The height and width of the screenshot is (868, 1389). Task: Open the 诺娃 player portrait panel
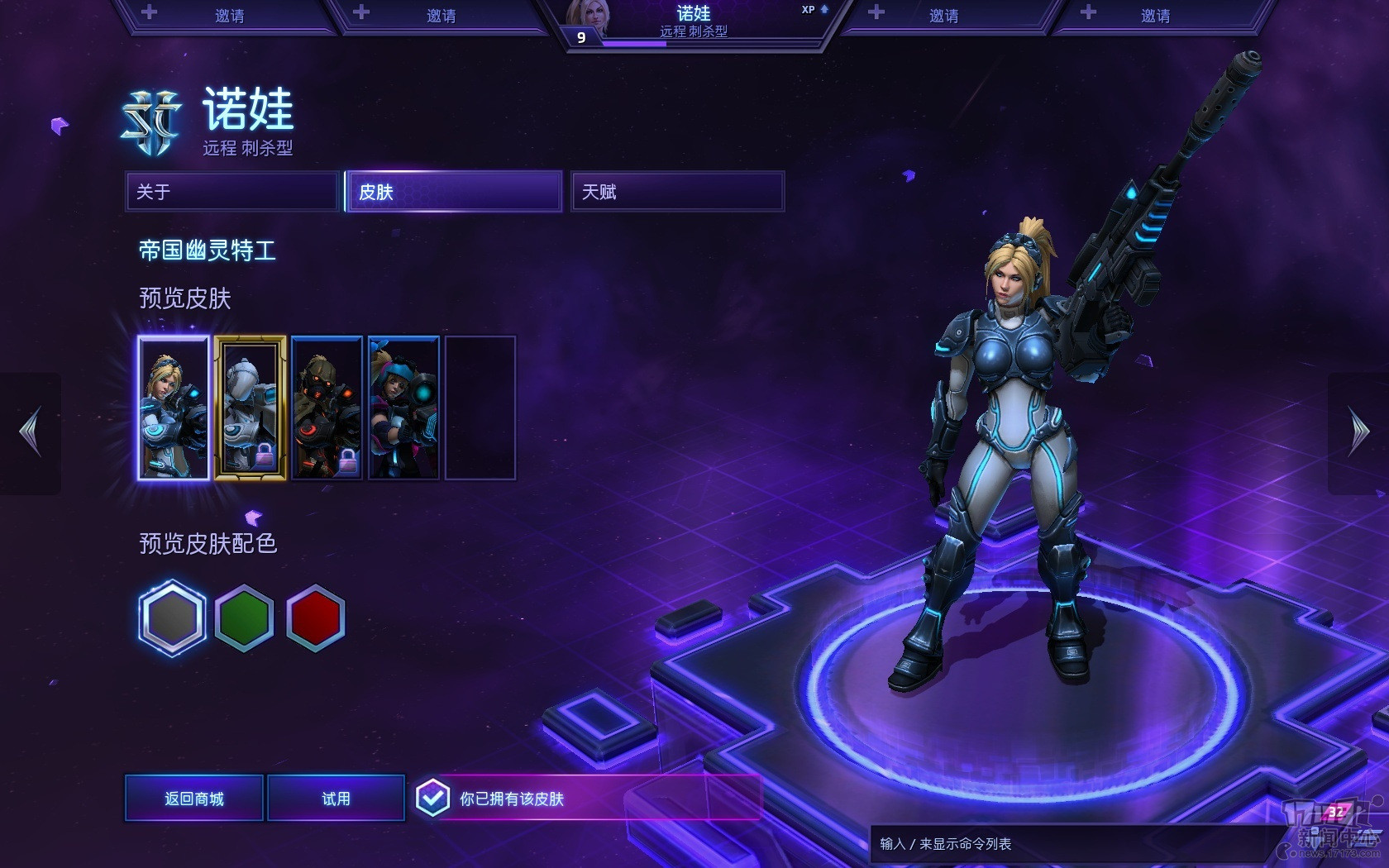pyautogui.click(x=693, y=23)
